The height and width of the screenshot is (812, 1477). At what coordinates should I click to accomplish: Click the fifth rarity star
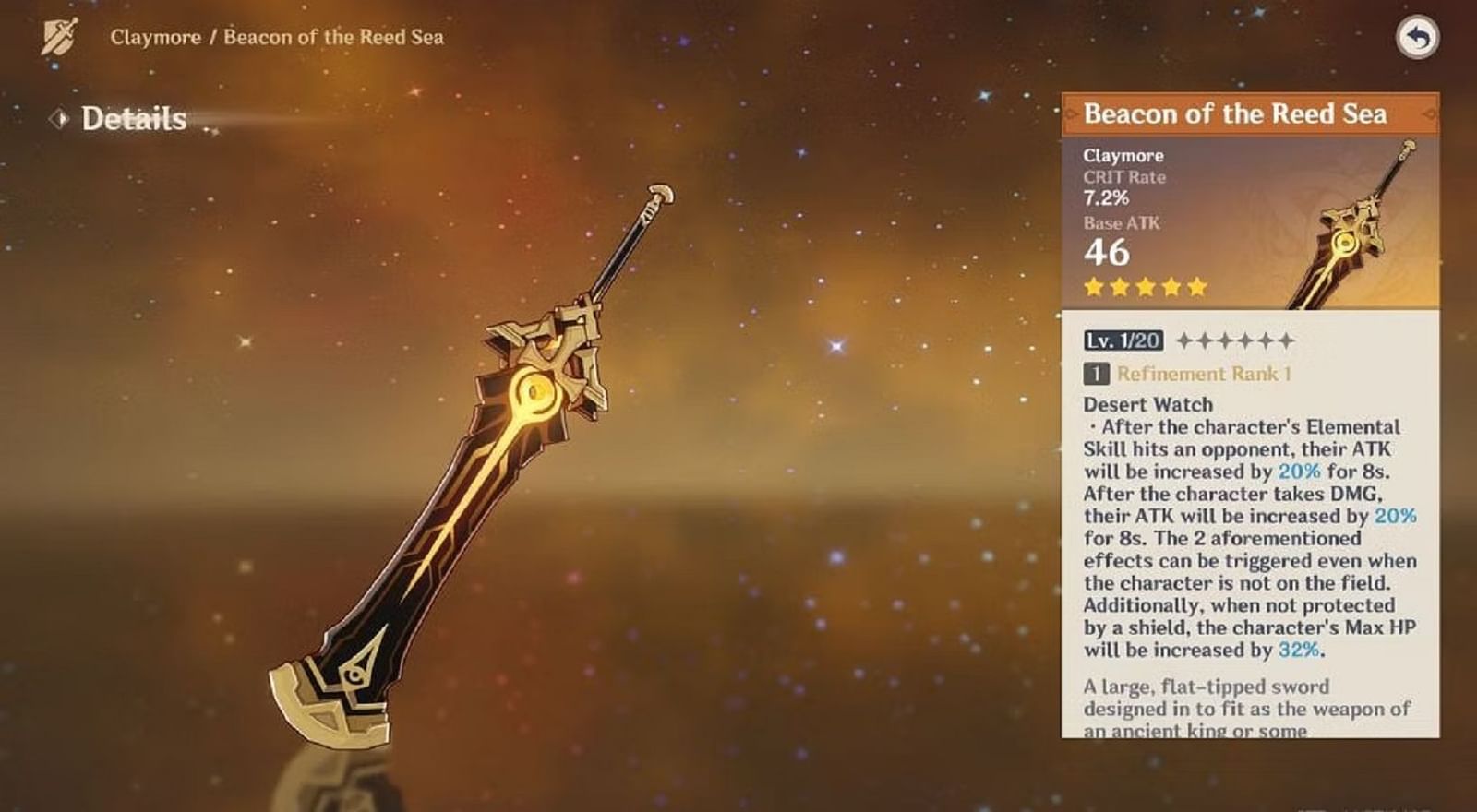tap(1196, 286)
